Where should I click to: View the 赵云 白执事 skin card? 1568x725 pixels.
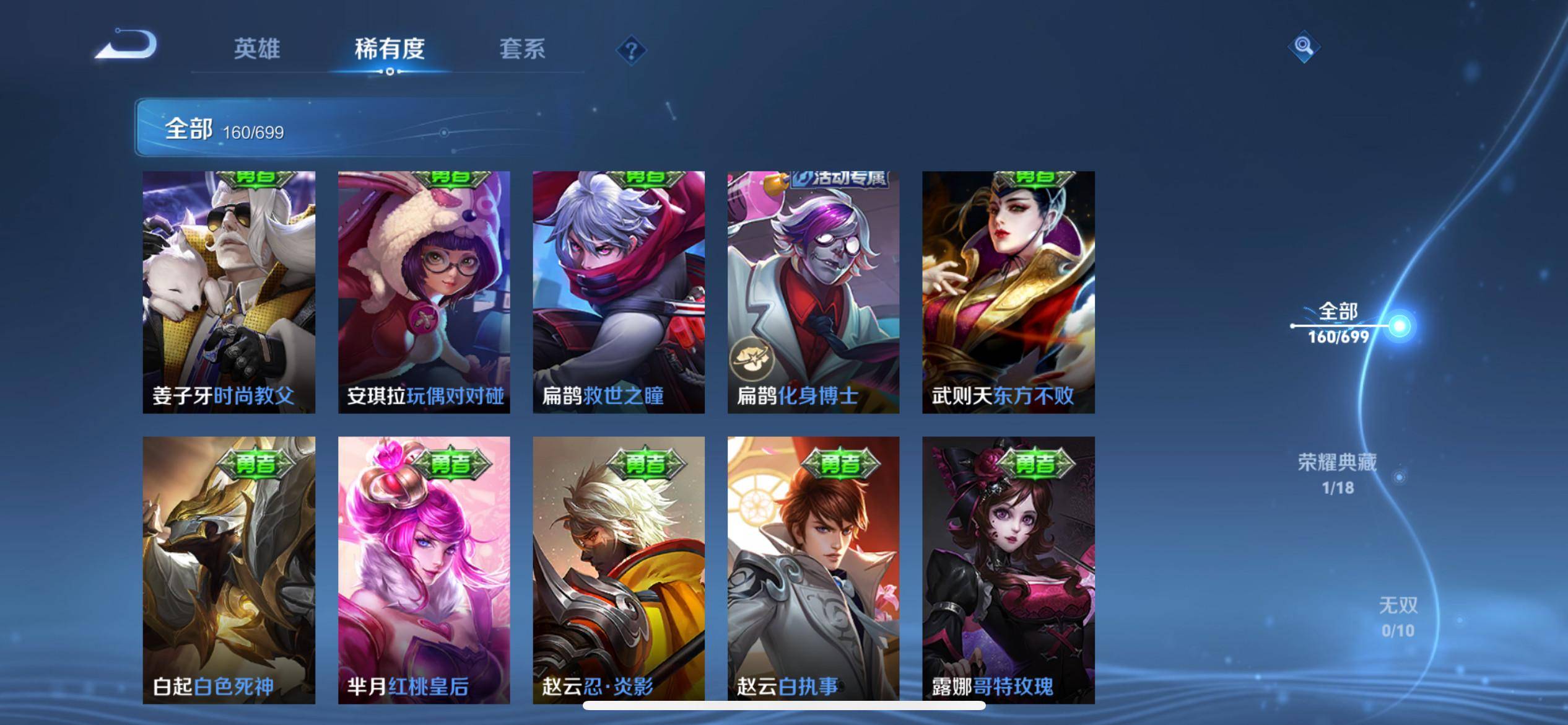click(x=813, y=569)
